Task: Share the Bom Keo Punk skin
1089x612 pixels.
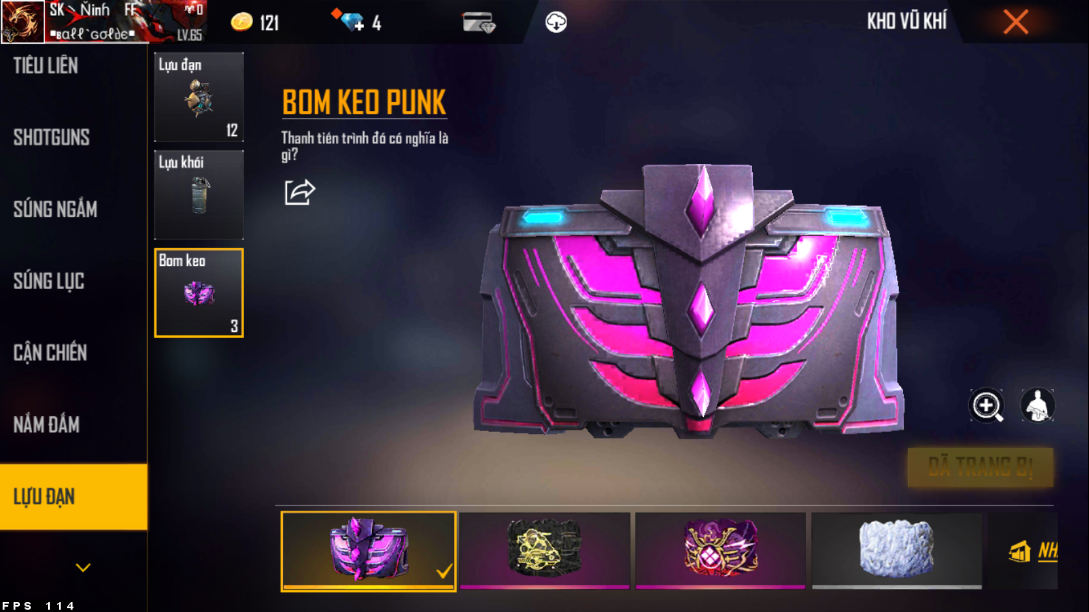Action: (x=299, y=192)
